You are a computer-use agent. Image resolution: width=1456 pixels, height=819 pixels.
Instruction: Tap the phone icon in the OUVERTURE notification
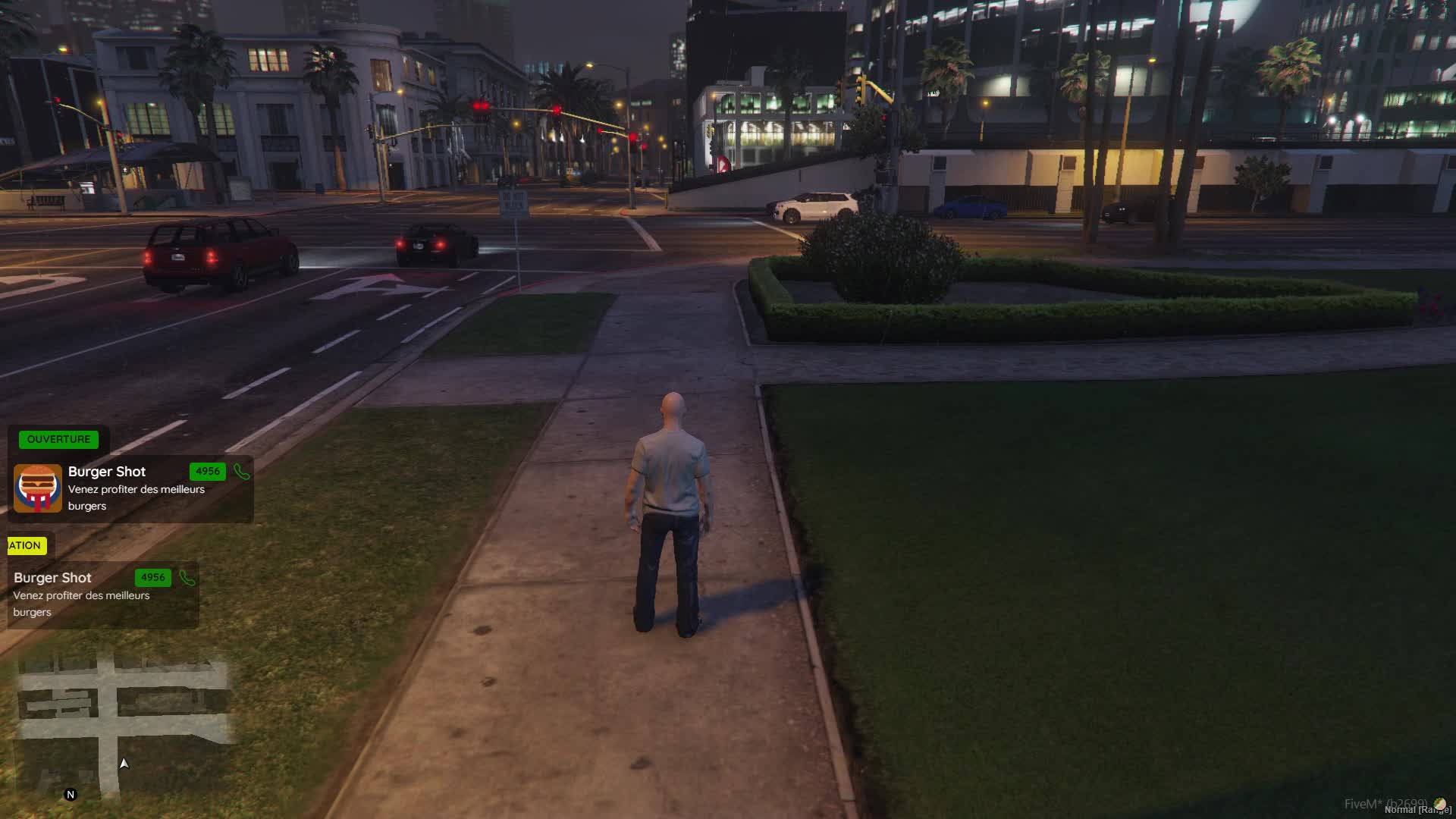tap(242, 472)
